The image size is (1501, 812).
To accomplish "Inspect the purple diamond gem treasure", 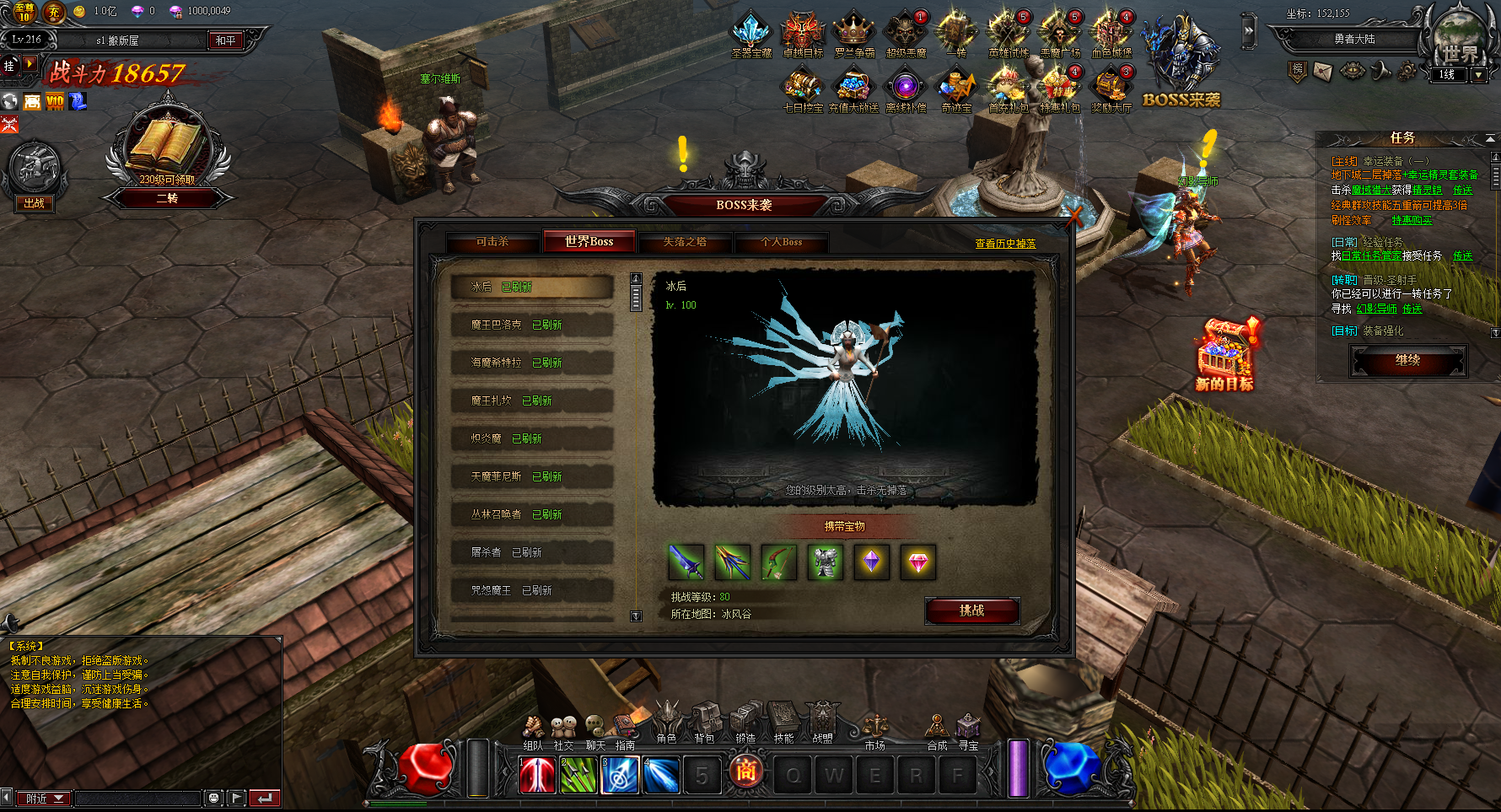I will [x=872, y=562].
